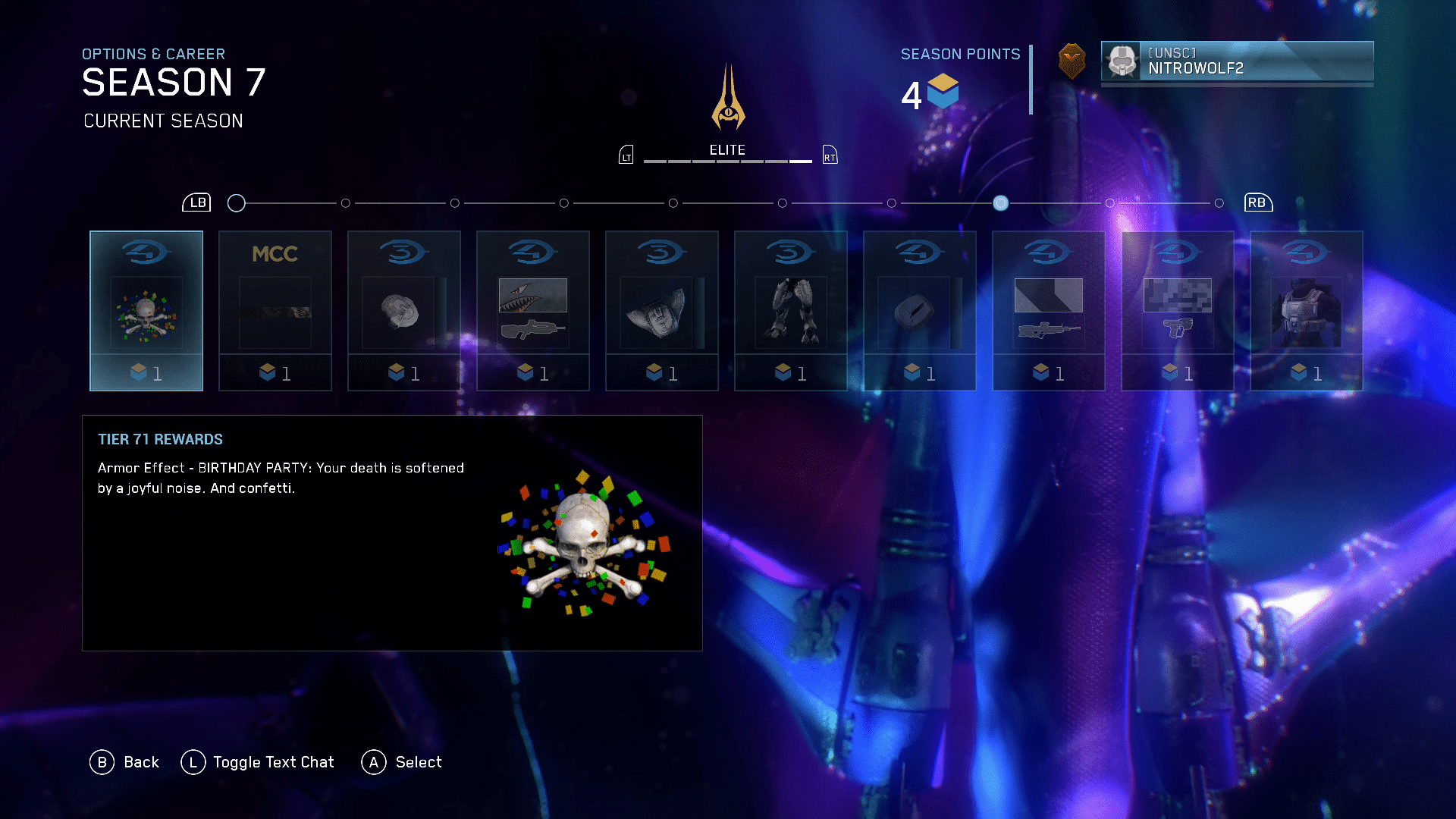This screenshot has width=1456, height=819.
Task: Pick the shark-mouth rifle skin reward tile
Action: pos(533,311)
